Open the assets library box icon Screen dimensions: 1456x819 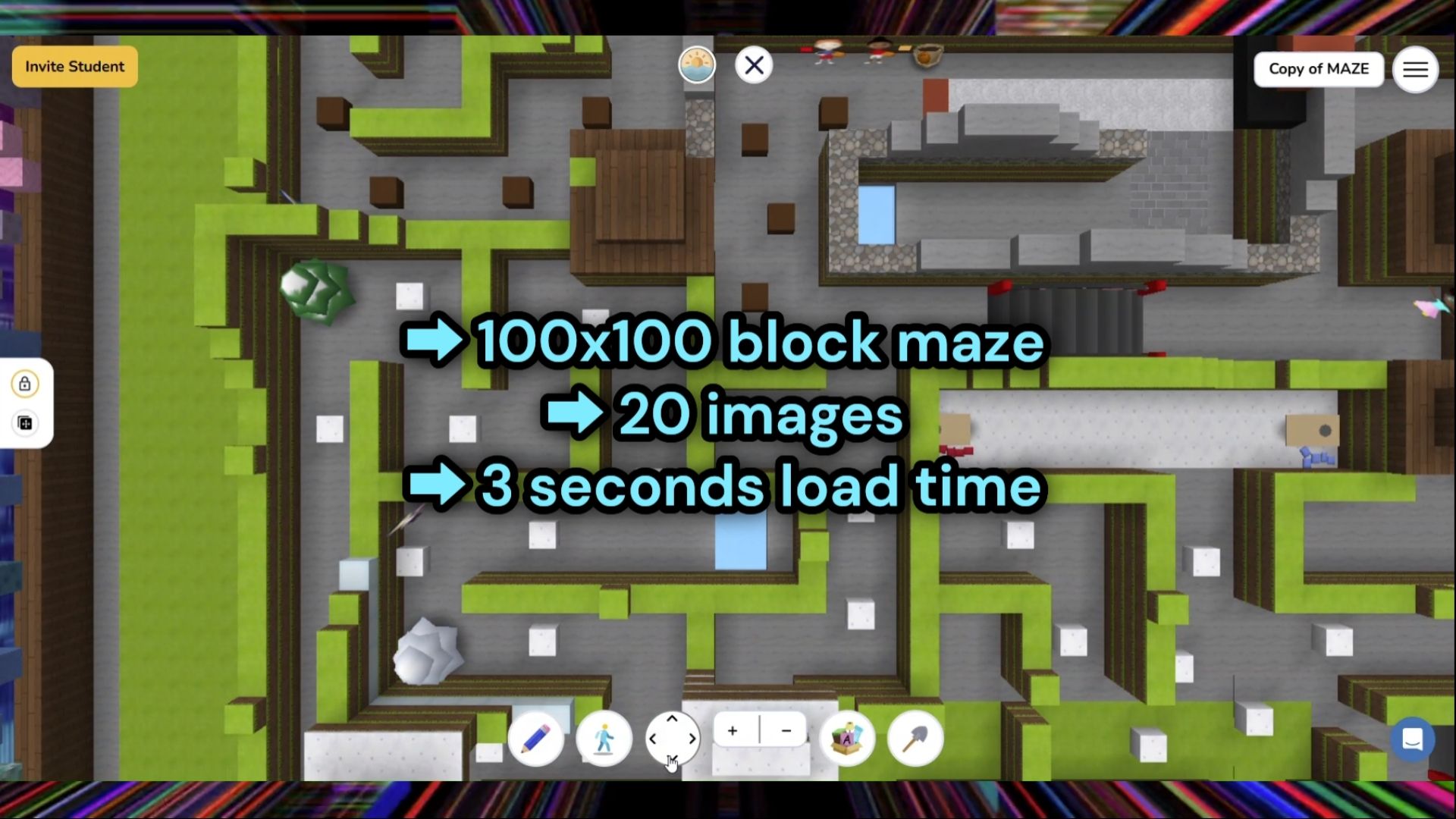pyautogui.click(x=848, y=738)
